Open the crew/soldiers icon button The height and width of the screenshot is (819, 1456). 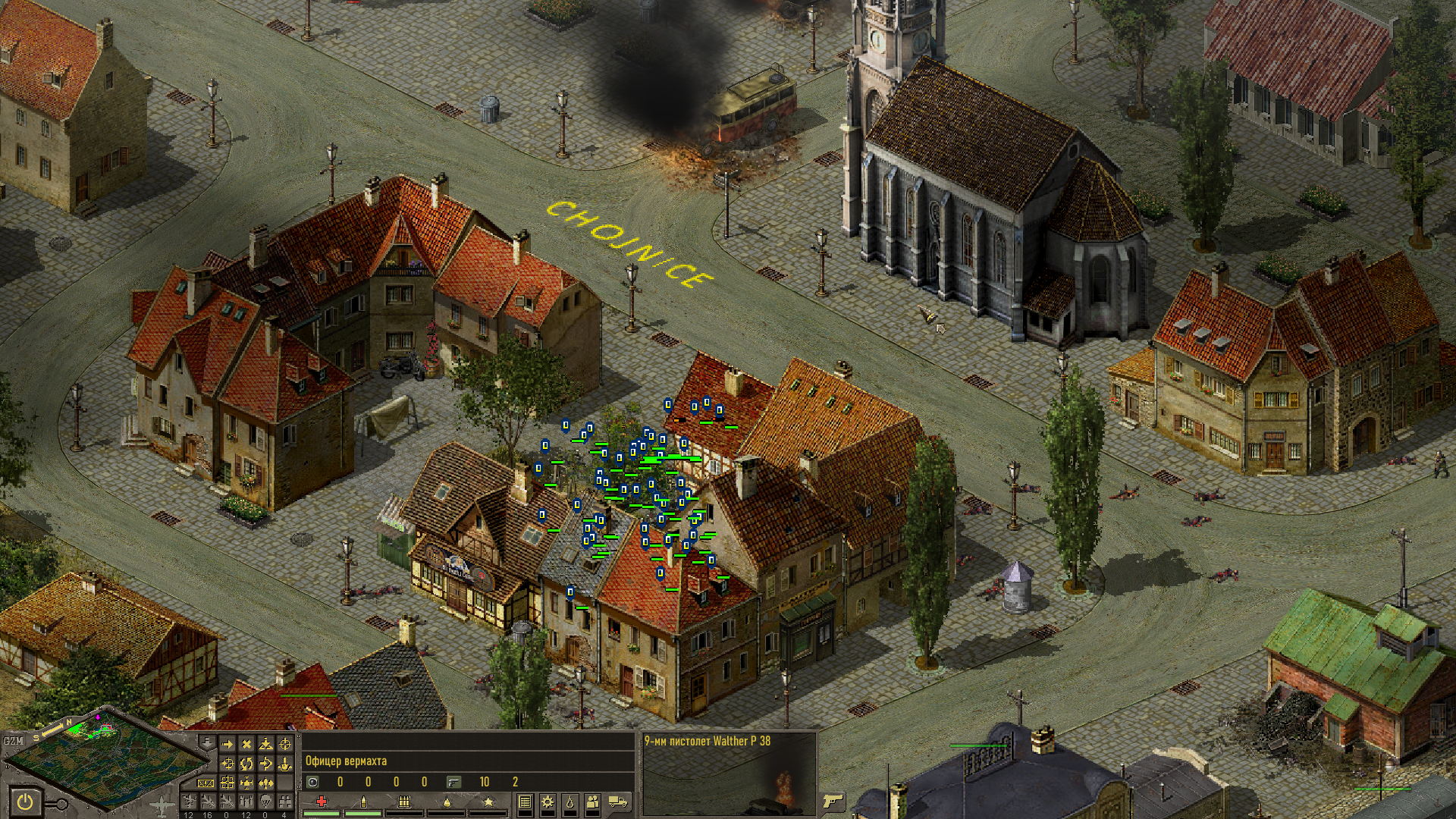(593, 802)
